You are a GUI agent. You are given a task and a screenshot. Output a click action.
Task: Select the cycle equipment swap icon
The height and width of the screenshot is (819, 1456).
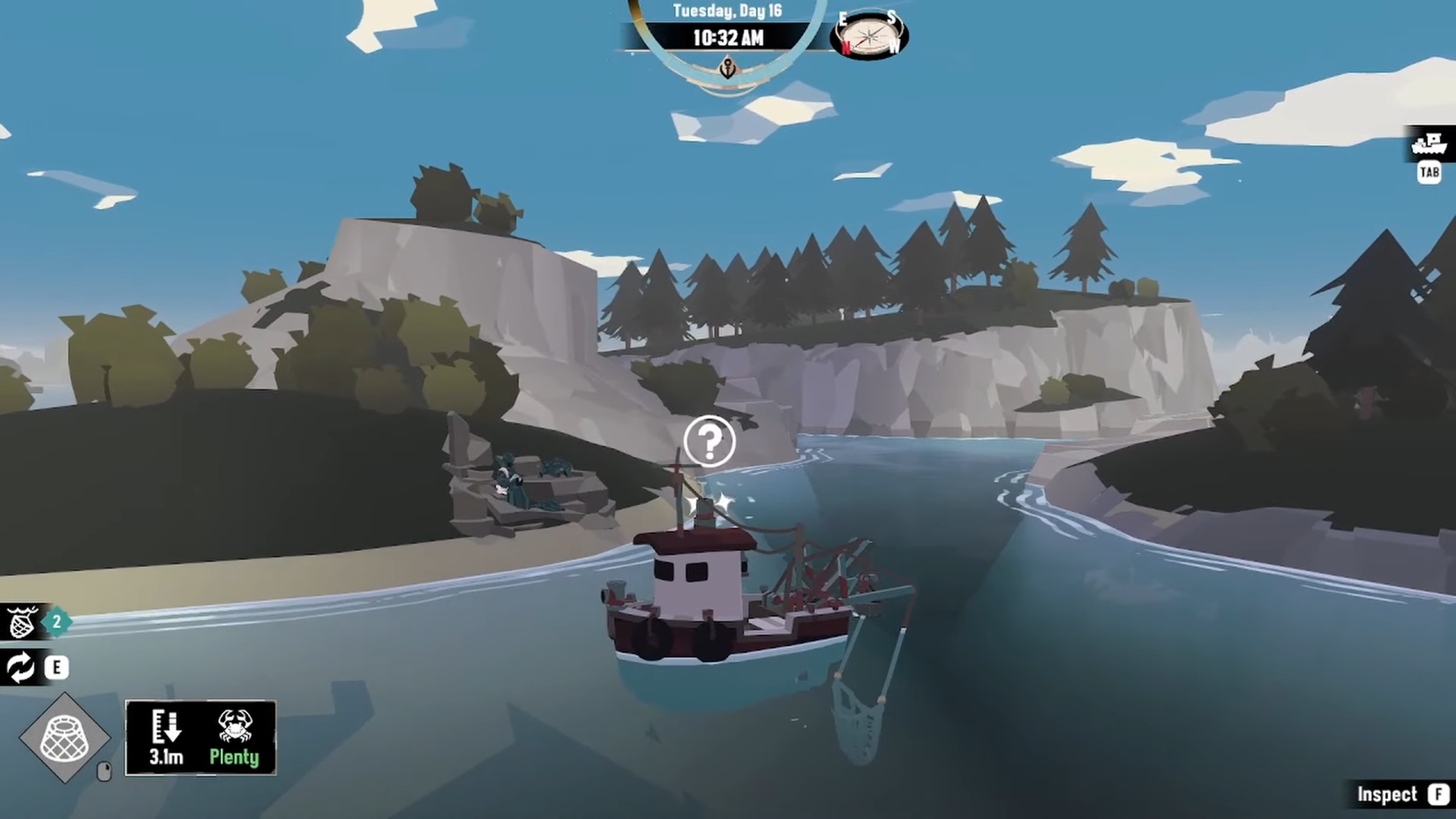tap(20, 667)
